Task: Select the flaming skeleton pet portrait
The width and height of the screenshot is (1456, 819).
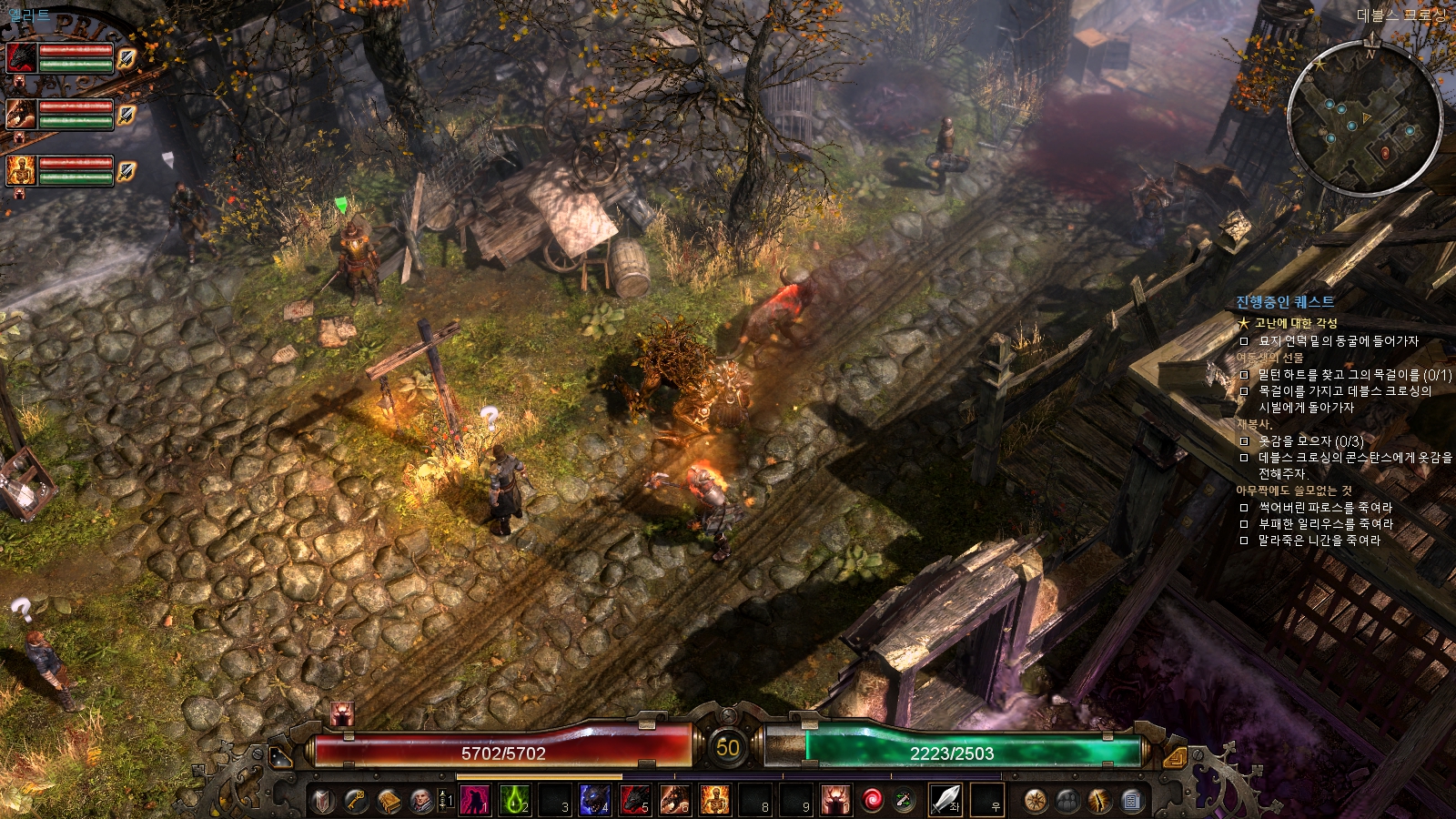Action: (22, 170)
